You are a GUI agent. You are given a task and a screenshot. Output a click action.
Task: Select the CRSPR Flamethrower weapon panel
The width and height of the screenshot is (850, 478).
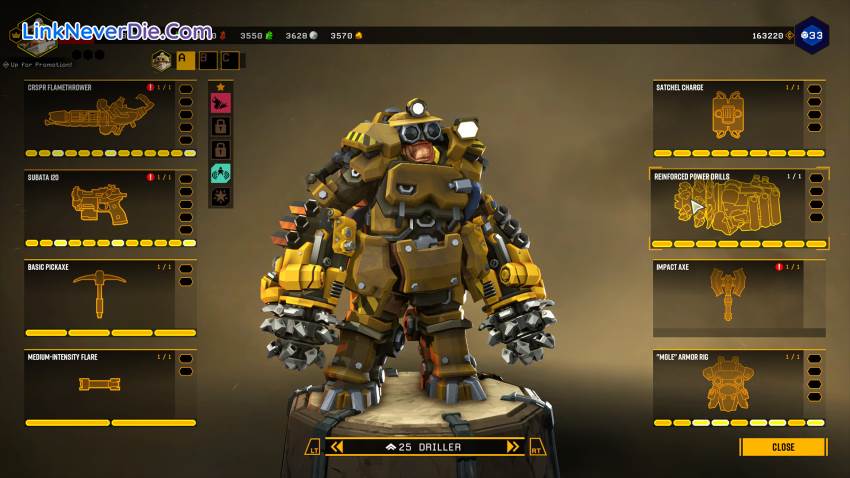100,118
